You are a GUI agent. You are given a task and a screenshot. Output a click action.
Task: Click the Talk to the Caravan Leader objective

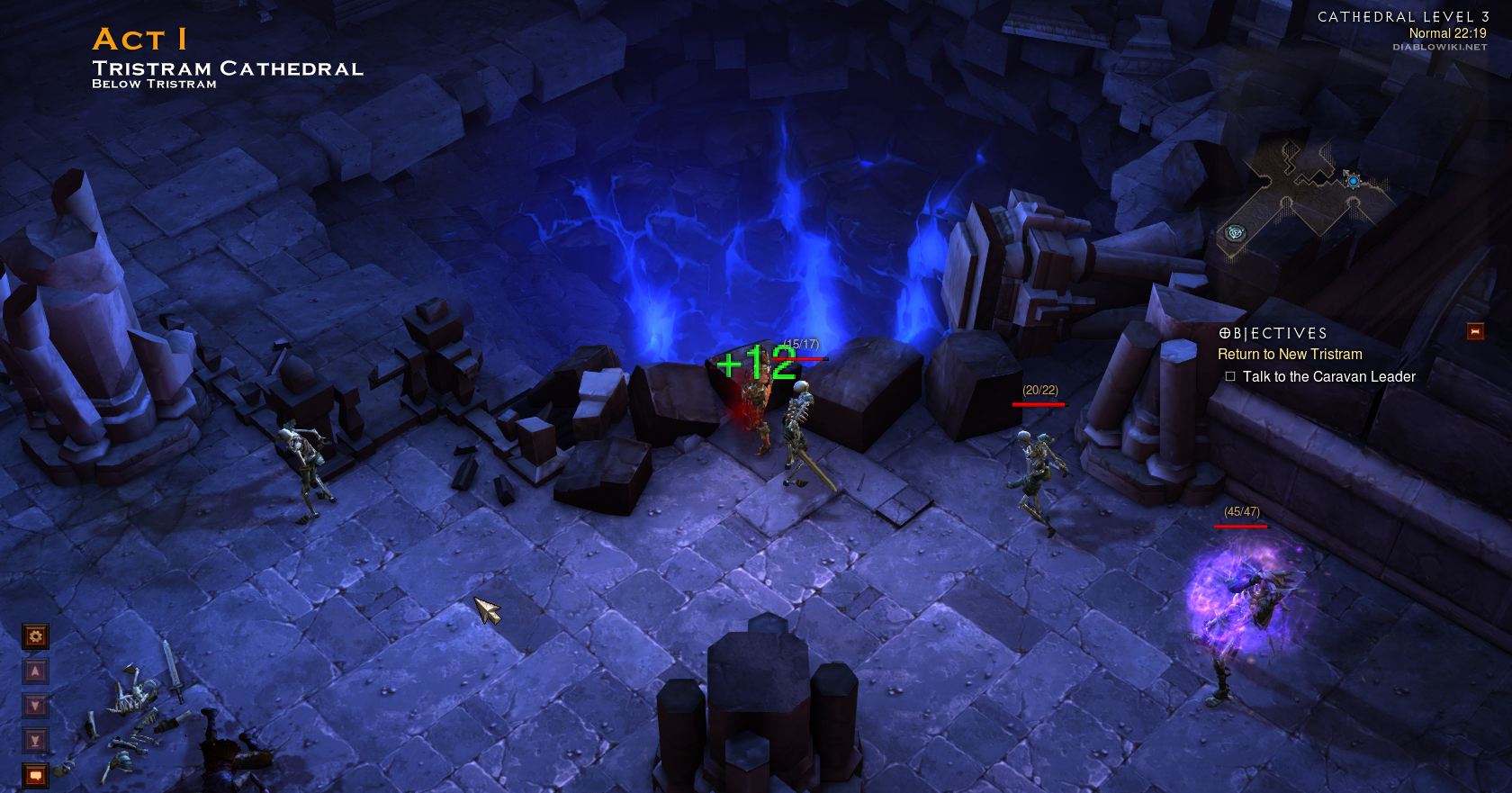point(1328,377)
